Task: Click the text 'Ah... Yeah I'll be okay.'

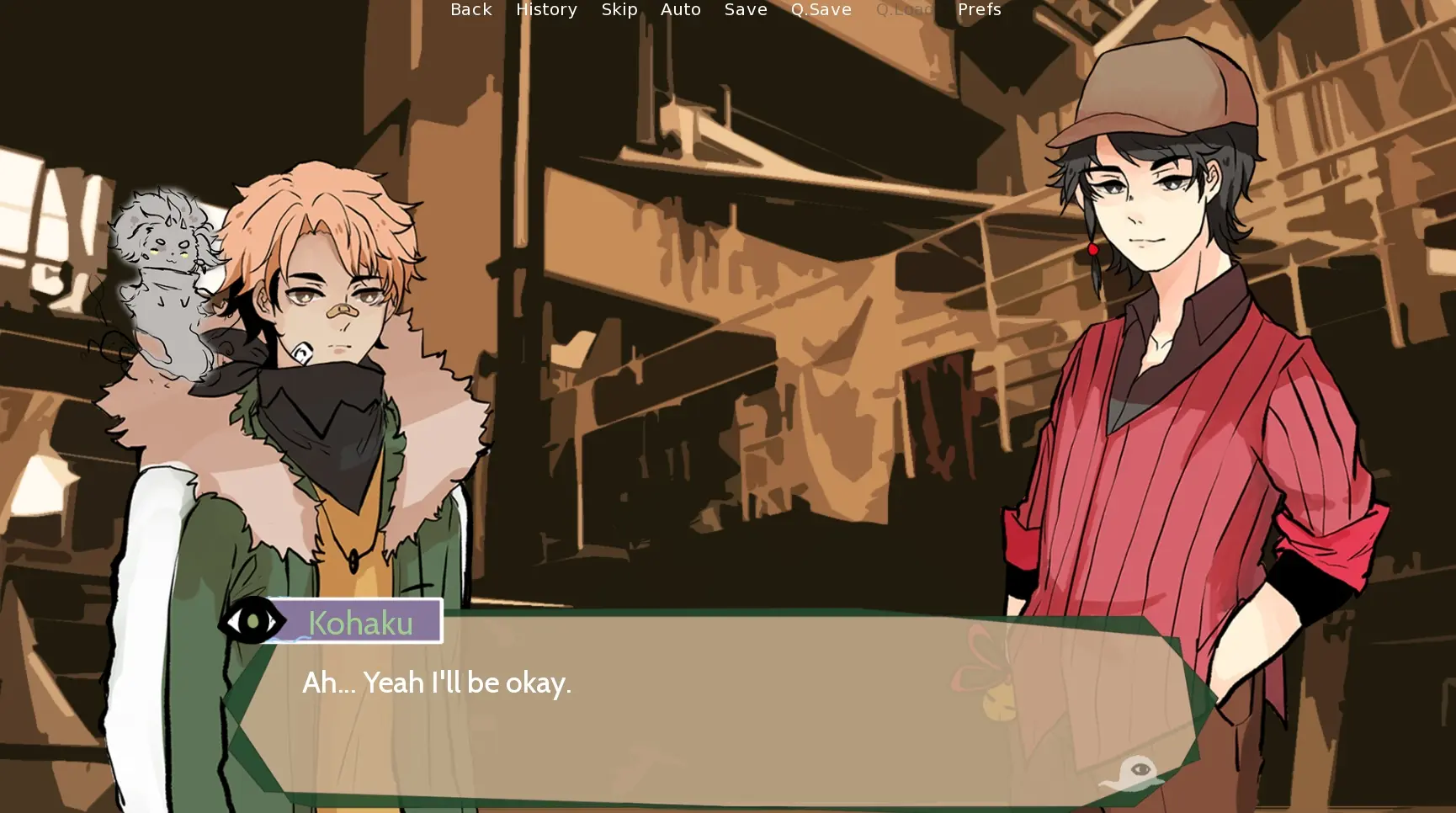Action: click(437, 683)
